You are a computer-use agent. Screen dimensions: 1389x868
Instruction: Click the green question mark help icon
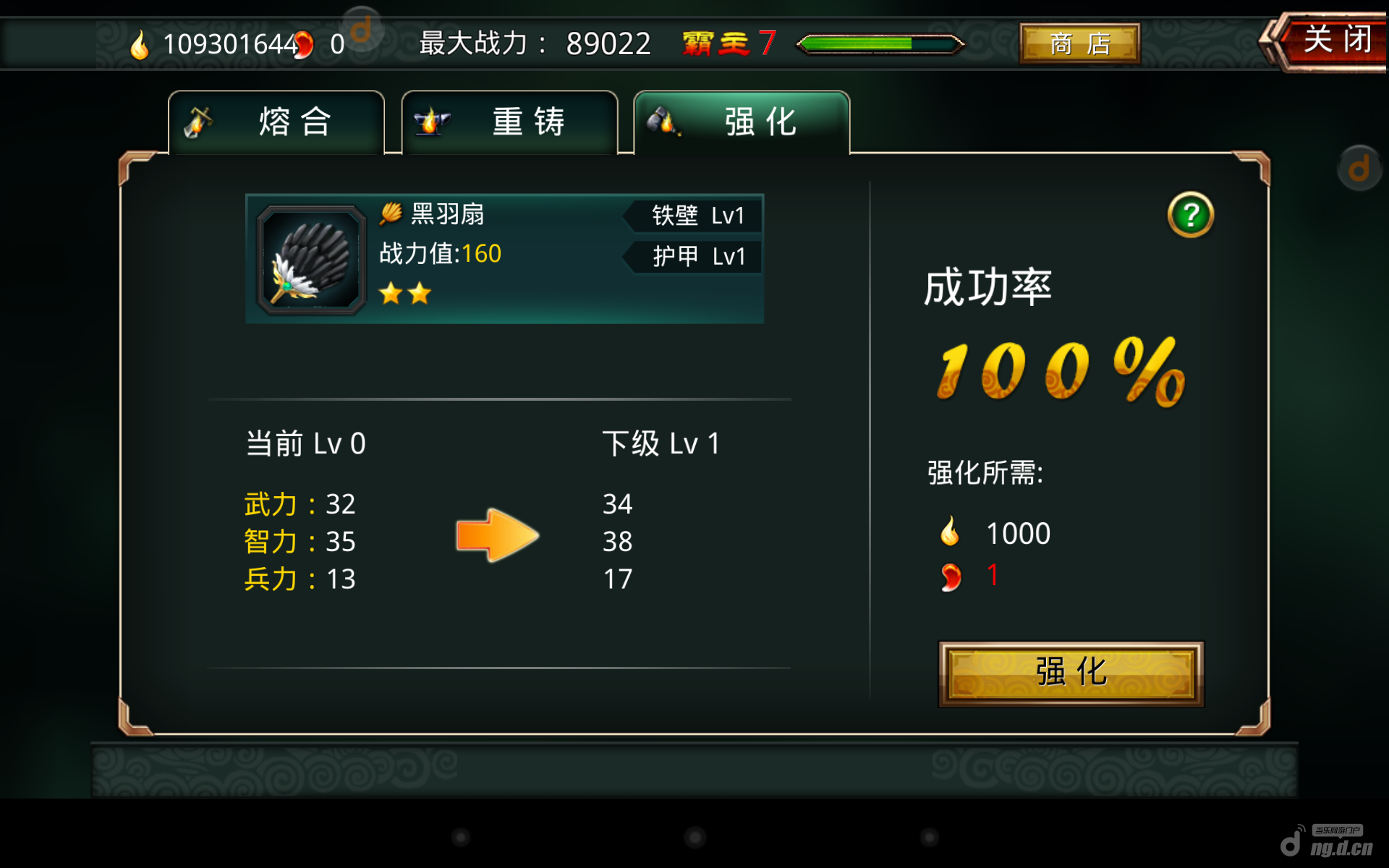1190,215
